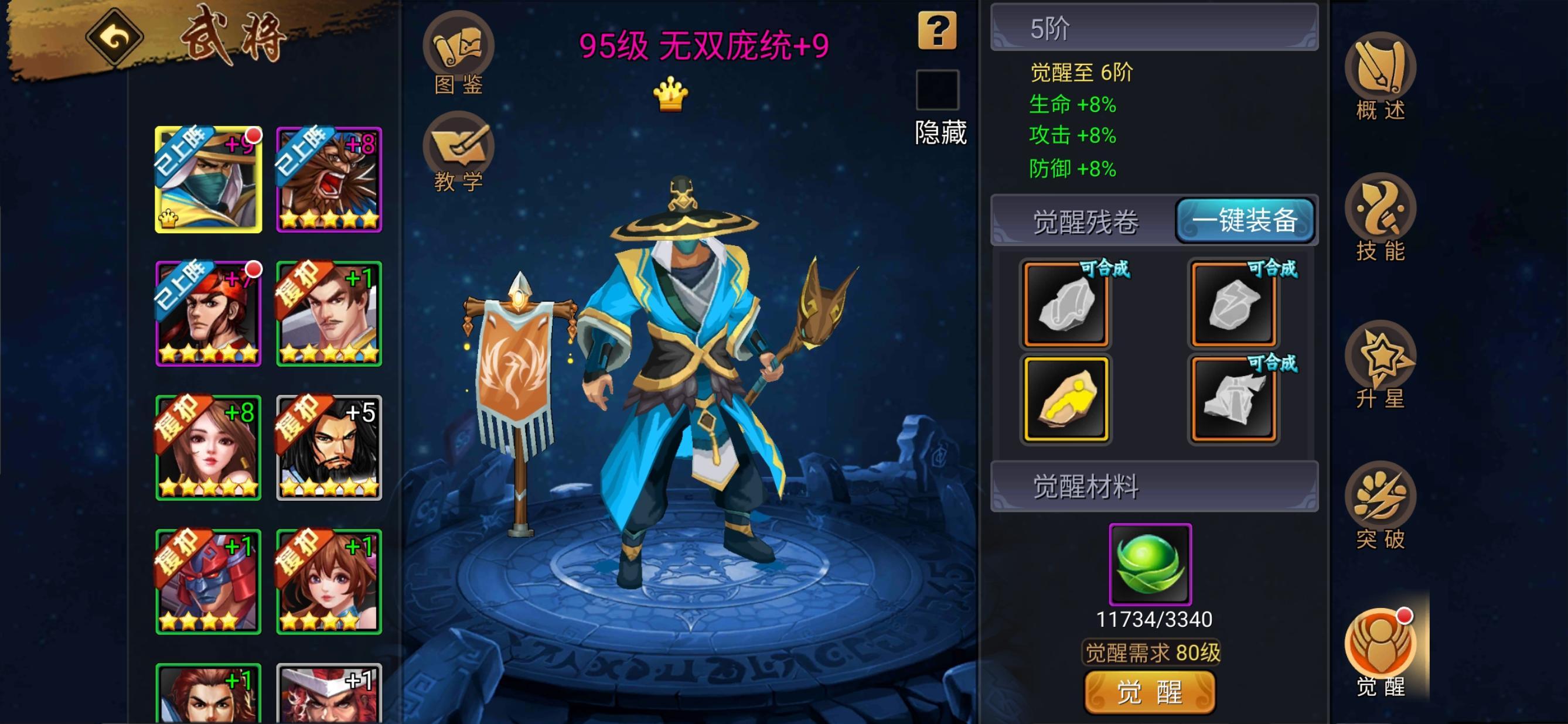Click the green material showing 11734/3340
The height and width of the screenshot is (724, 1568).
1150,564
